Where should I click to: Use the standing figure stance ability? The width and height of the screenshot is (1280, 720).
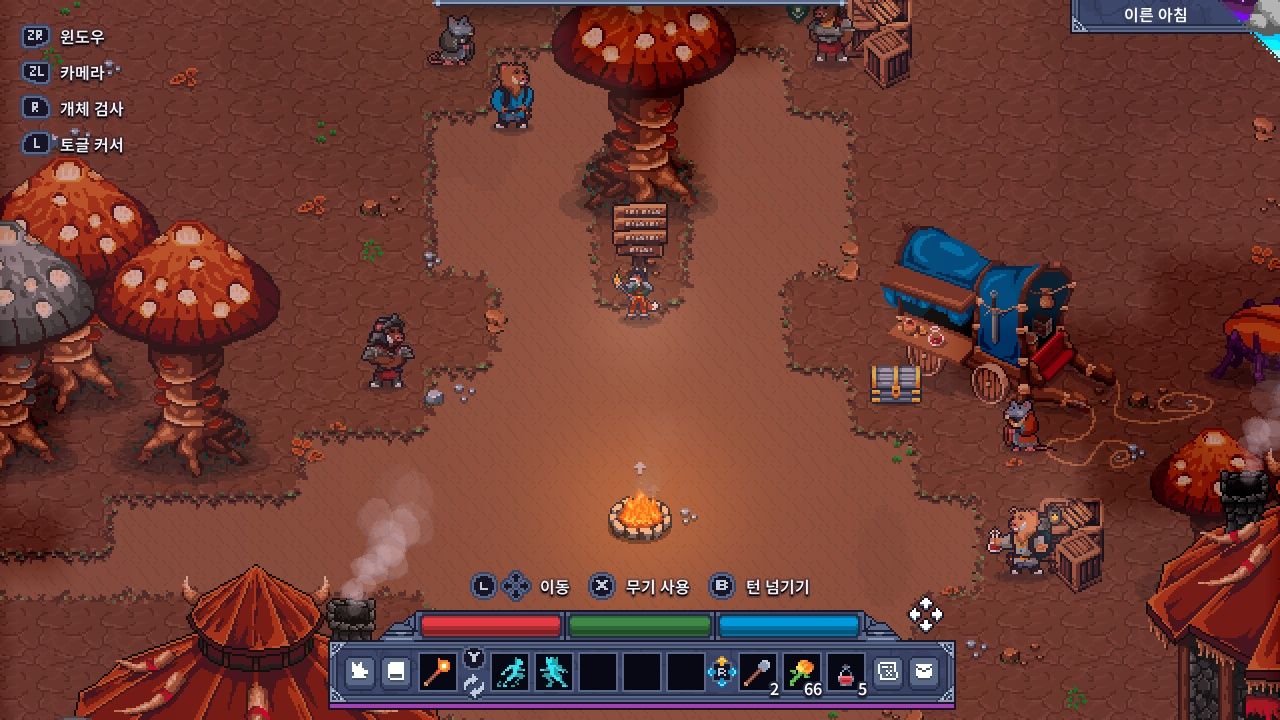pyautogui.click(x=555, y=672)
